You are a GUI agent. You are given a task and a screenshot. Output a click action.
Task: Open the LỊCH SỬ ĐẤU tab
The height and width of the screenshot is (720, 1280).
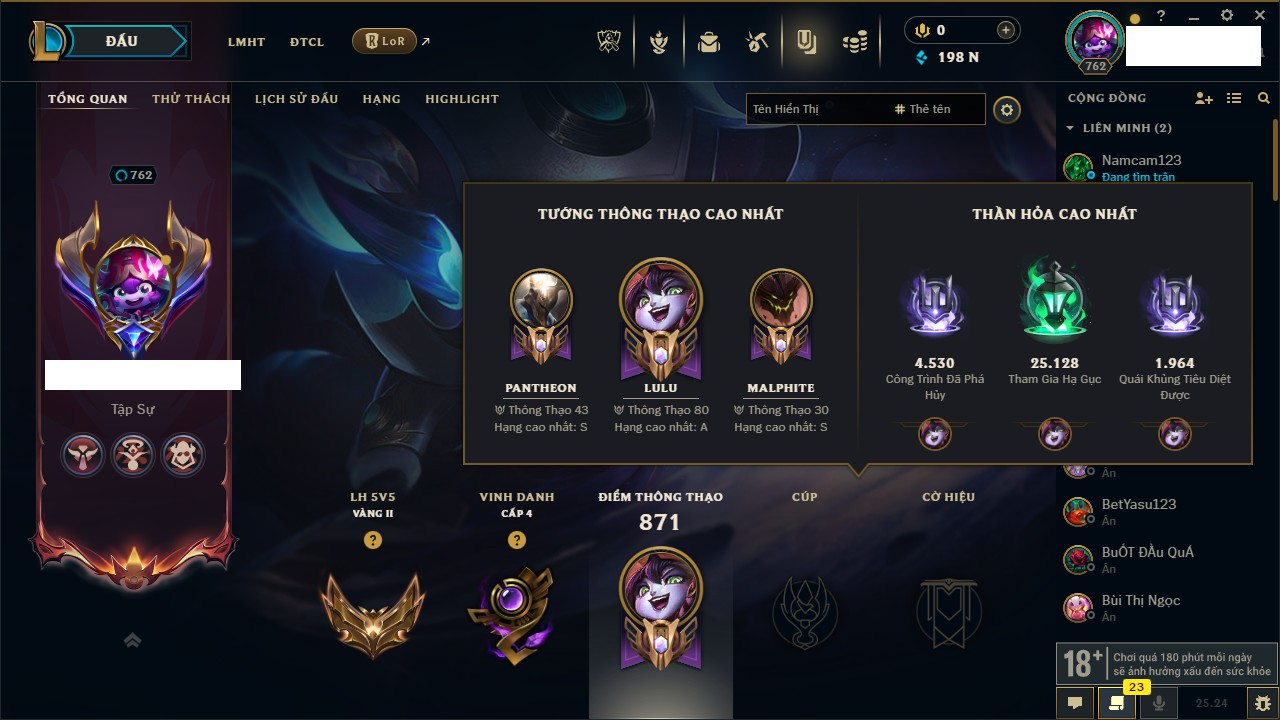[296, 99]
